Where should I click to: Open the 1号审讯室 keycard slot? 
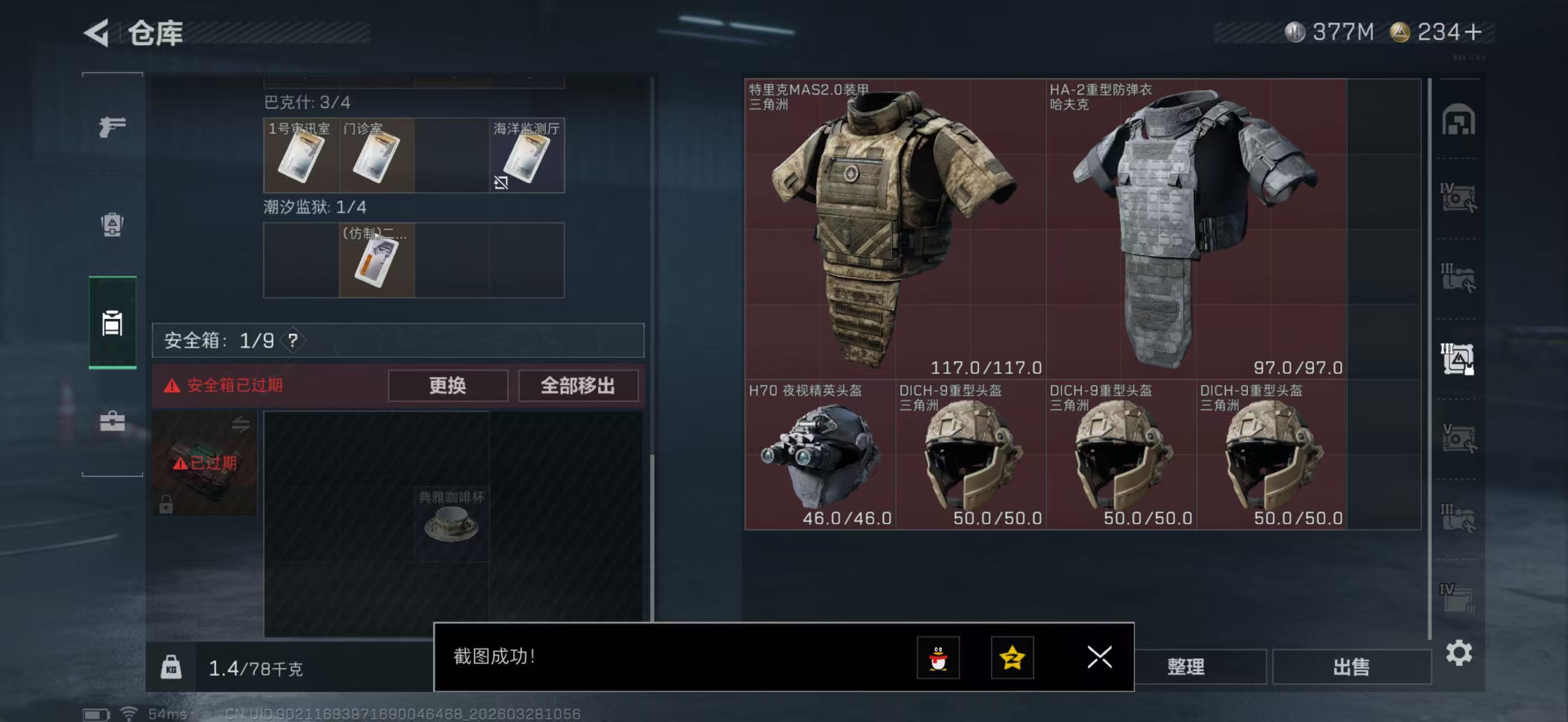301,156
